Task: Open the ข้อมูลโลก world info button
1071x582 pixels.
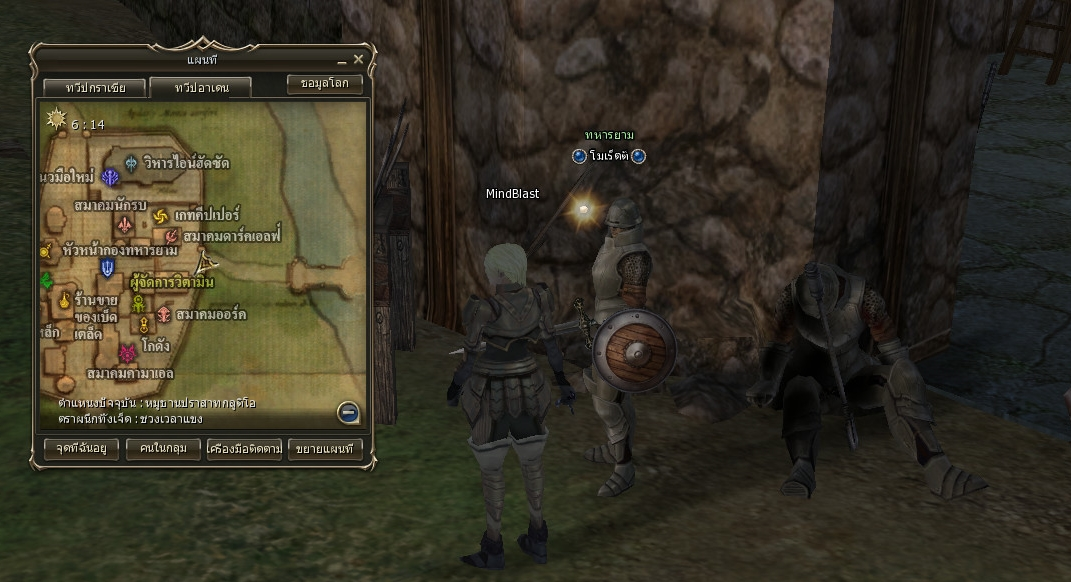Action: coord(324,84)
